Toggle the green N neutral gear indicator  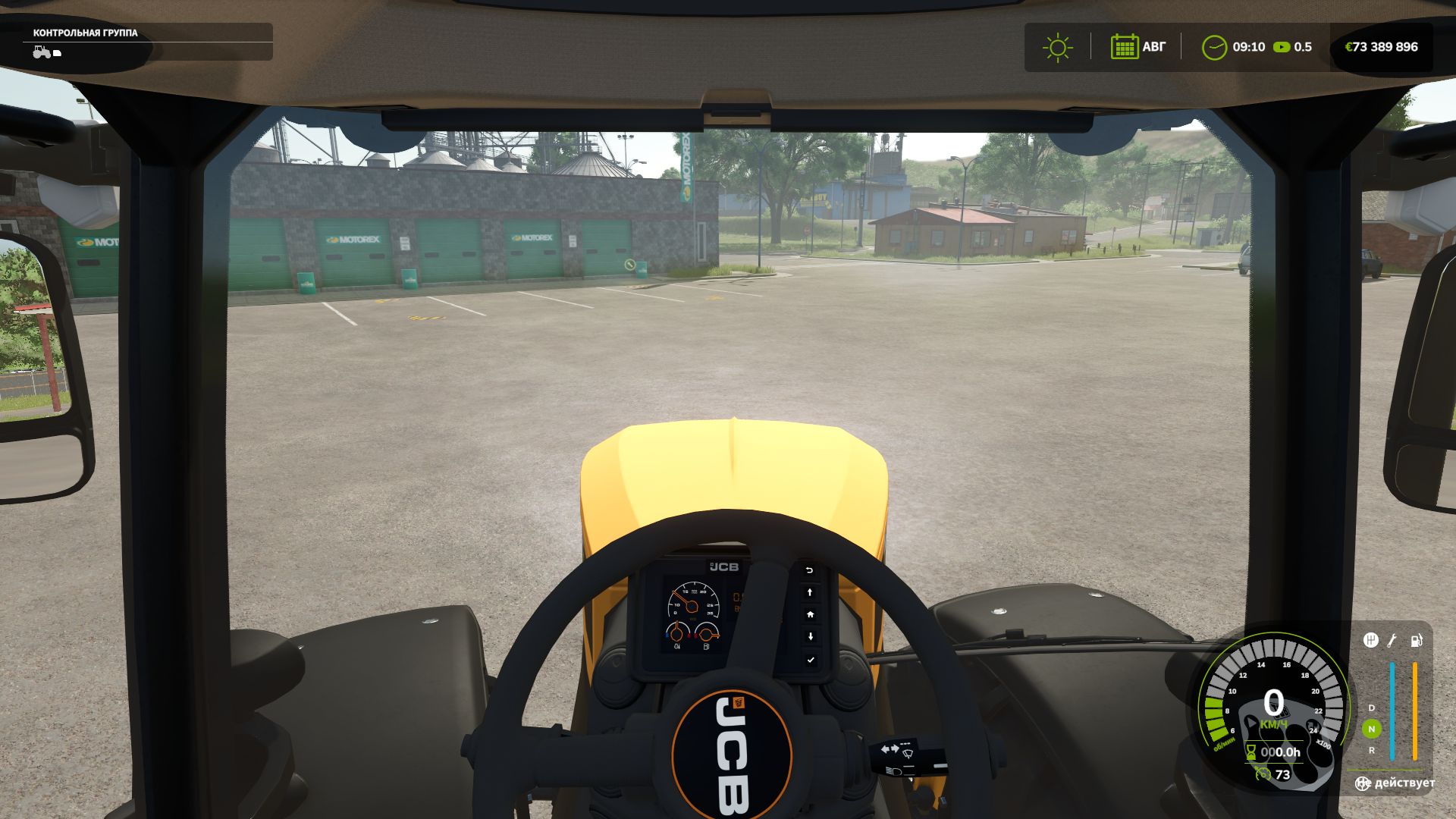[1372, 728]
